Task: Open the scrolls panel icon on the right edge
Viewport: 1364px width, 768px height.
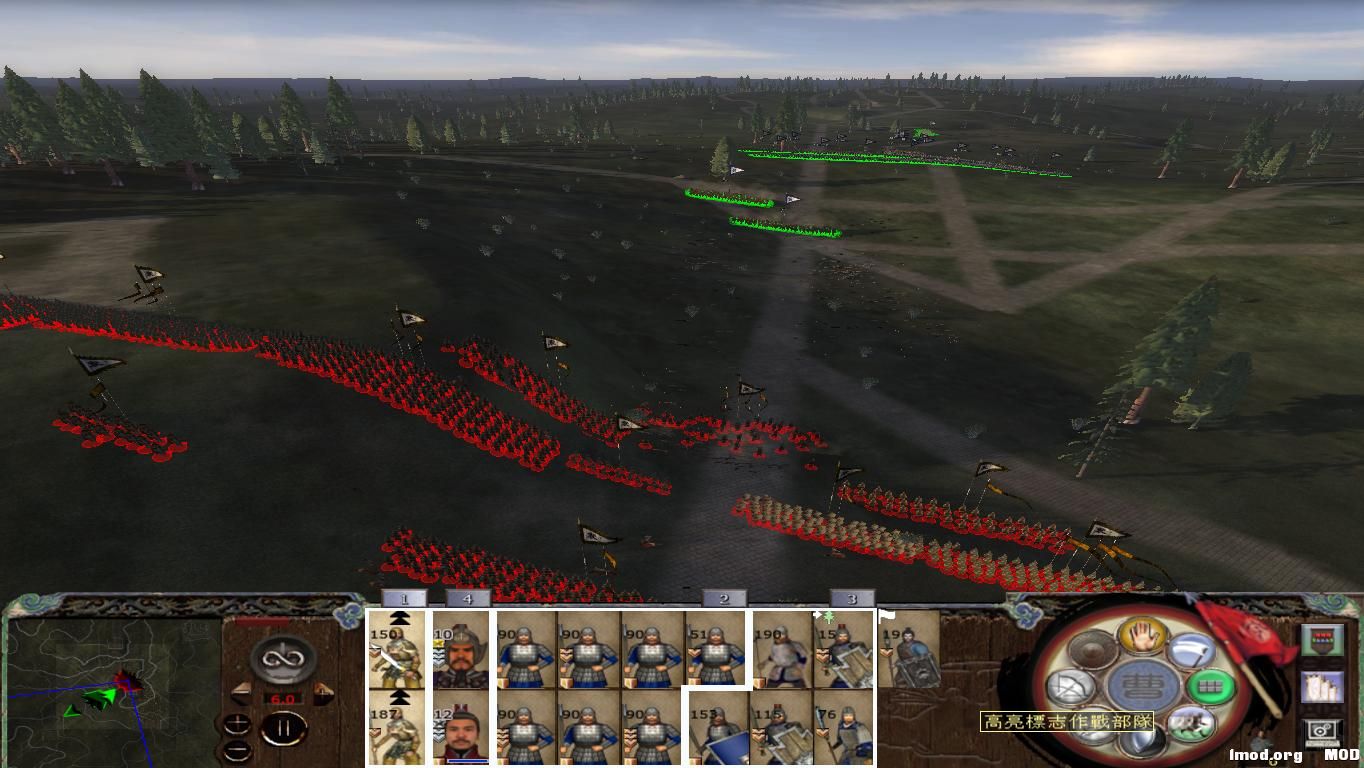Action: point(1324,687)
